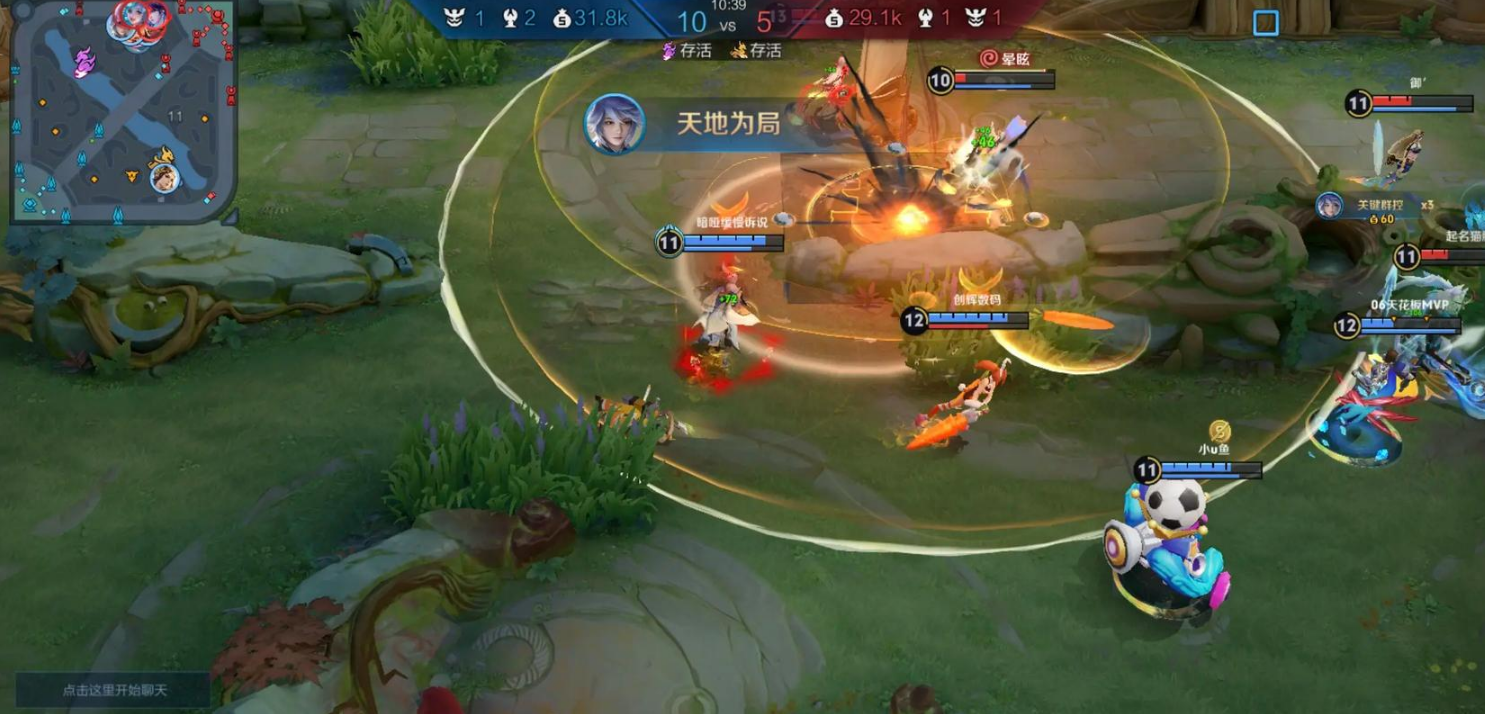This screenshot has width=1485, height=714.
Task: Click the 关键群控 notification portrait
Action: coord(1329,206)
